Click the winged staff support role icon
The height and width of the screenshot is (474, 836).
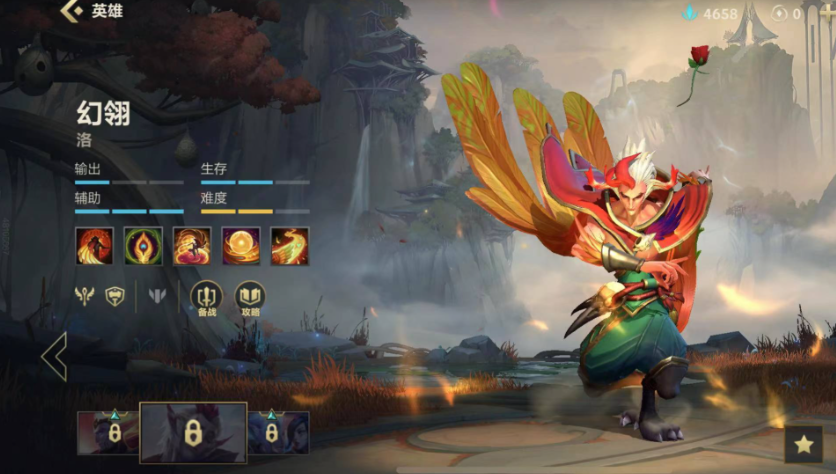[84, 296]
